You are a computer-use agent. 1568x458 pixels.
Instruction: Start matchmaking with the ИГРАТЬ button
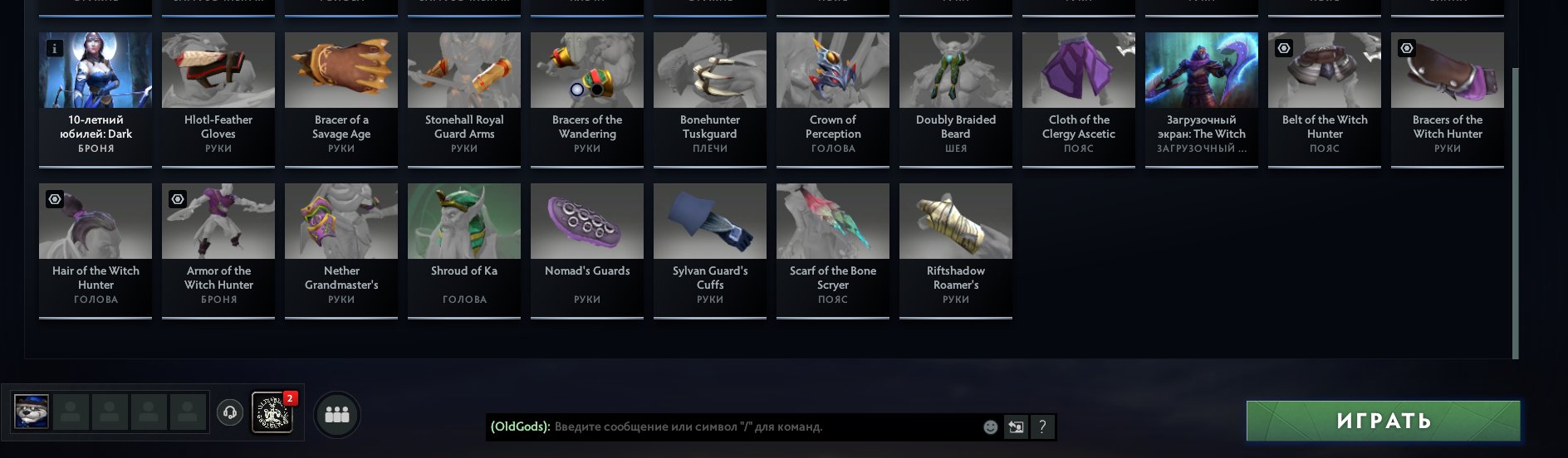tap(1383, 421)
